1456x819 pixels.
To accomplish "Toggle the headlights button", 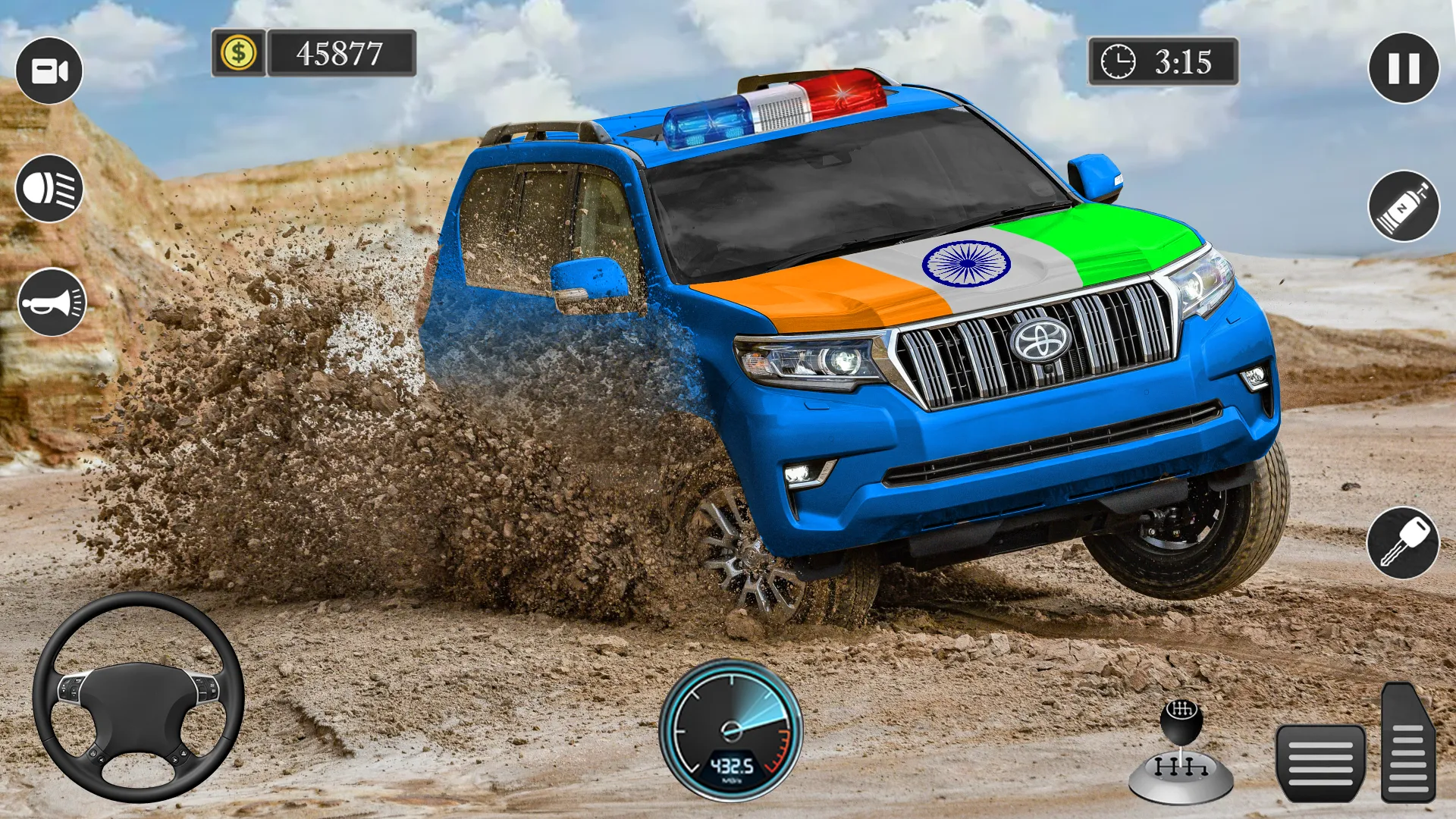I will (49, 189).
